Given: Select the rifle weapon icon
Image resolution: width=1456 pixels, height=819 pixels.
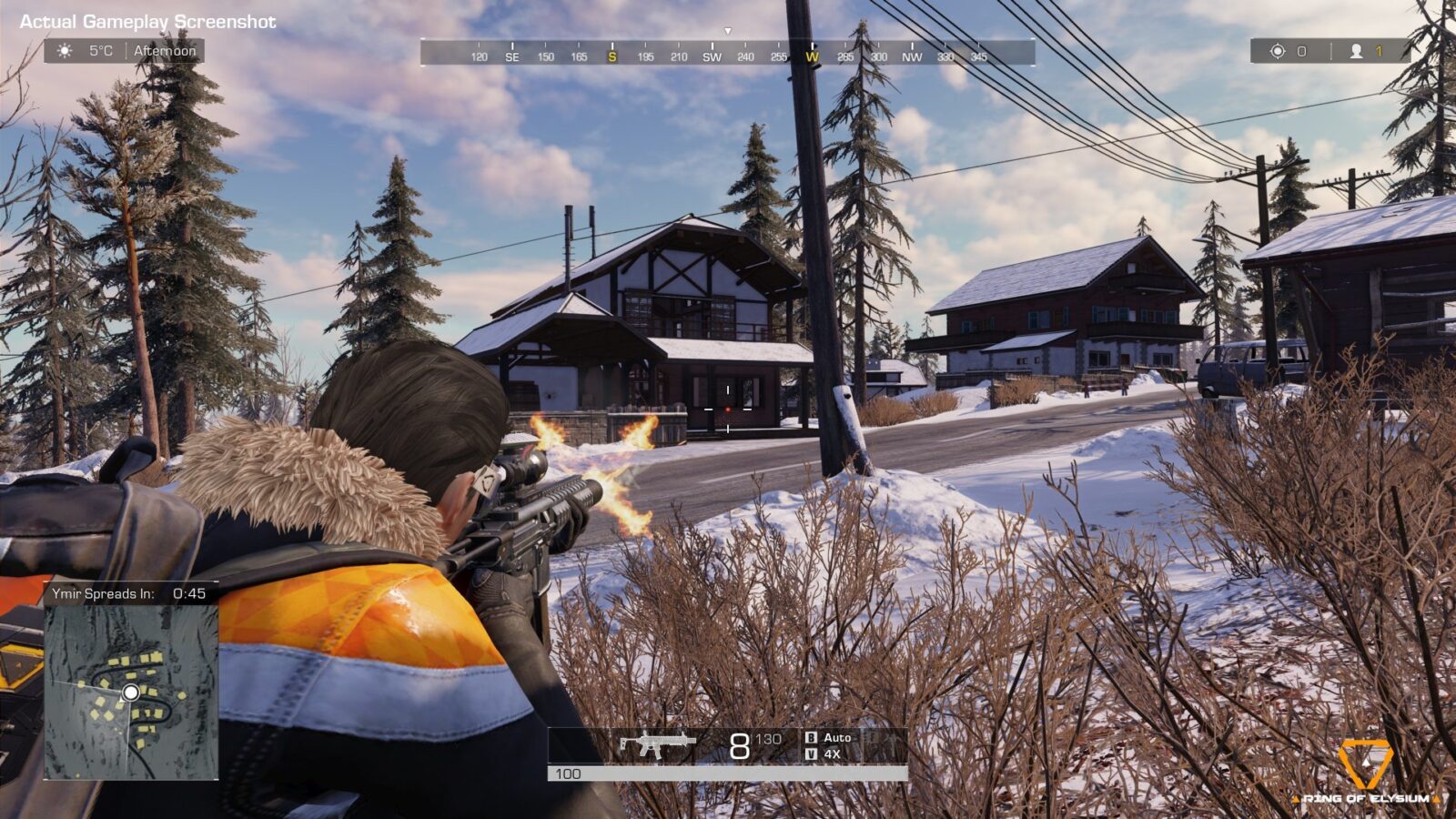Looking at the screenshot, I should pyautogui.click(x=657, y=744).
